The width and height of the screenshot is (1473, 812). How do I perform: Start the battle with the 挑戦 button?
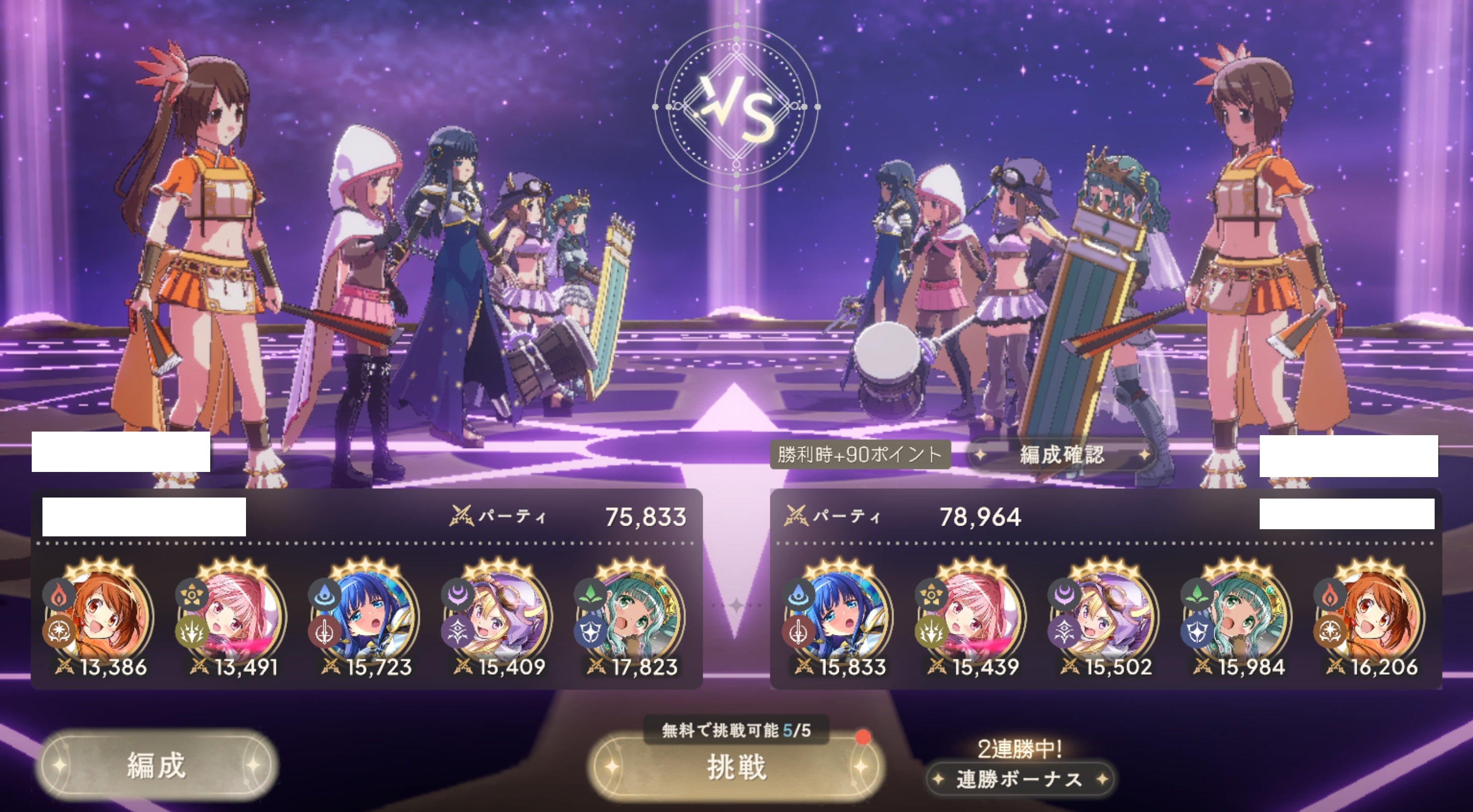(x=735, y=768)
